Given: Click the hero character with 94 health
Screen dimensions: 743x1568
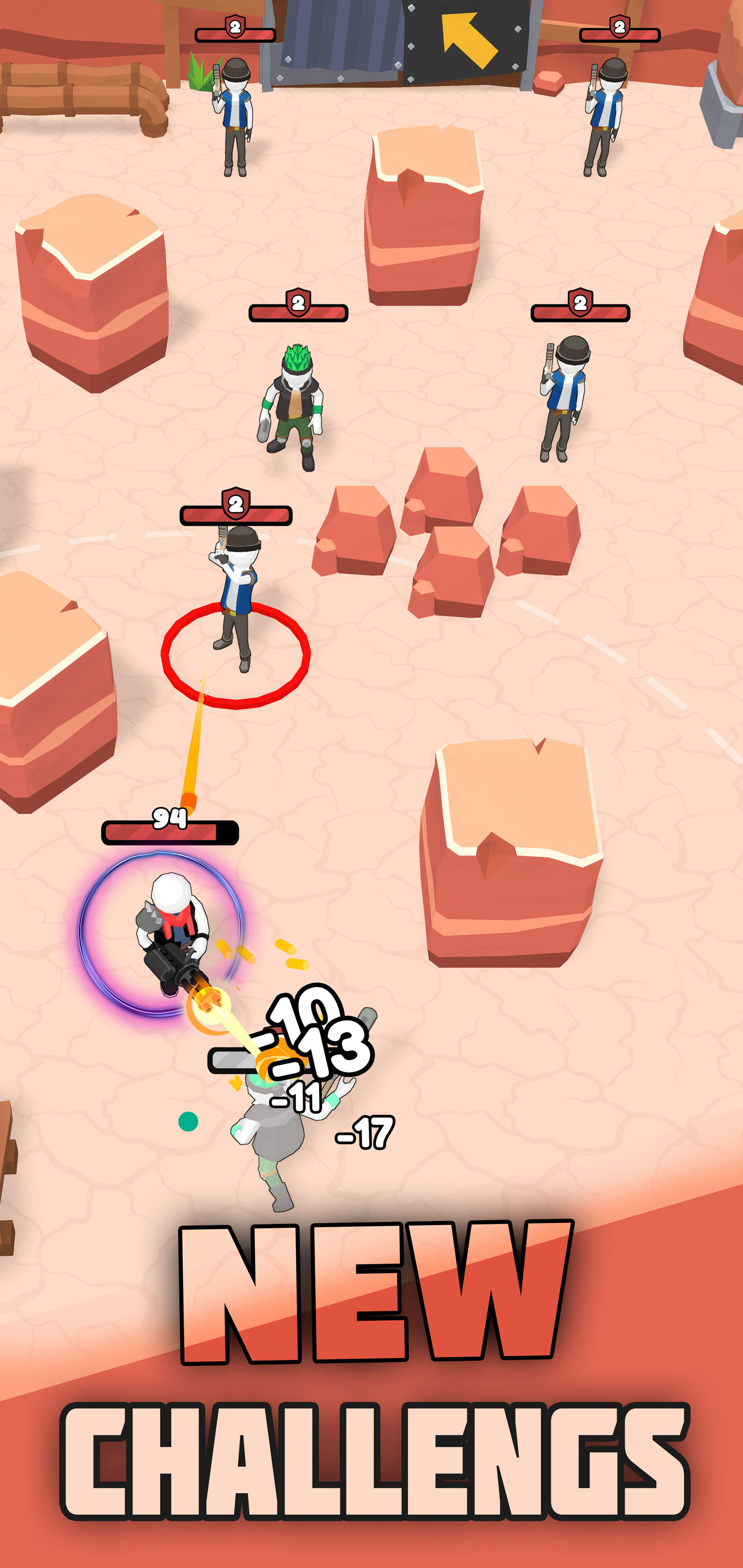Looking at the screenshot, I should [174, 925].
